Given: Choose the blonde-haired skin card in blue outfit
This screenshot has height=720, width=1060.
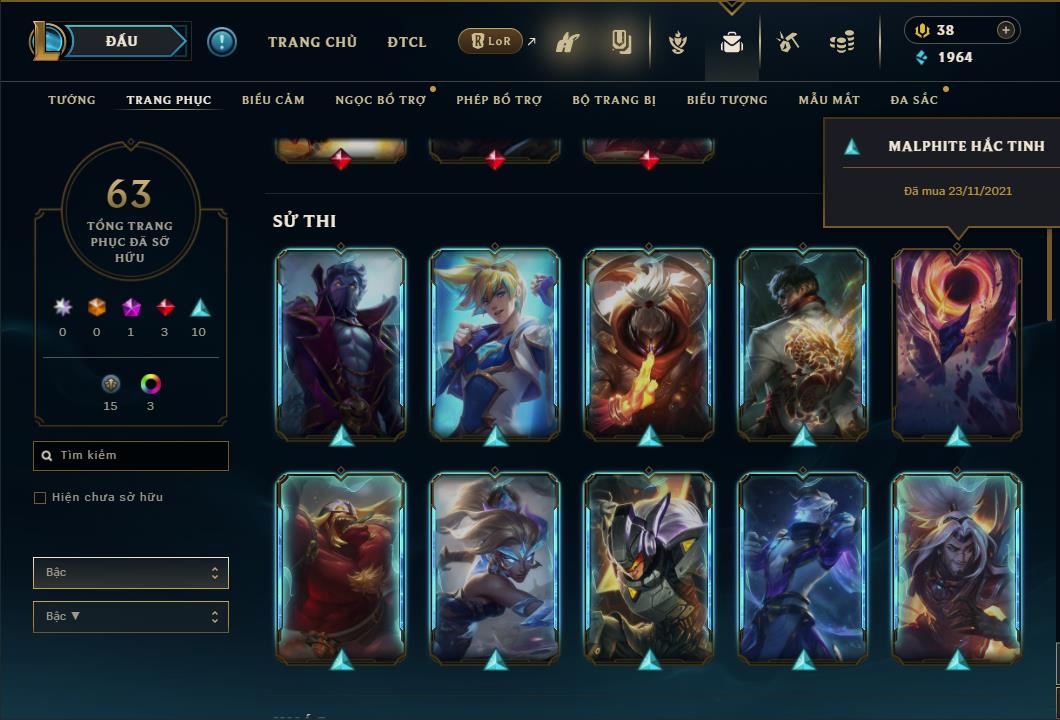Looking at the screenshot, I should pyautogui.click(x=495, y=344).
